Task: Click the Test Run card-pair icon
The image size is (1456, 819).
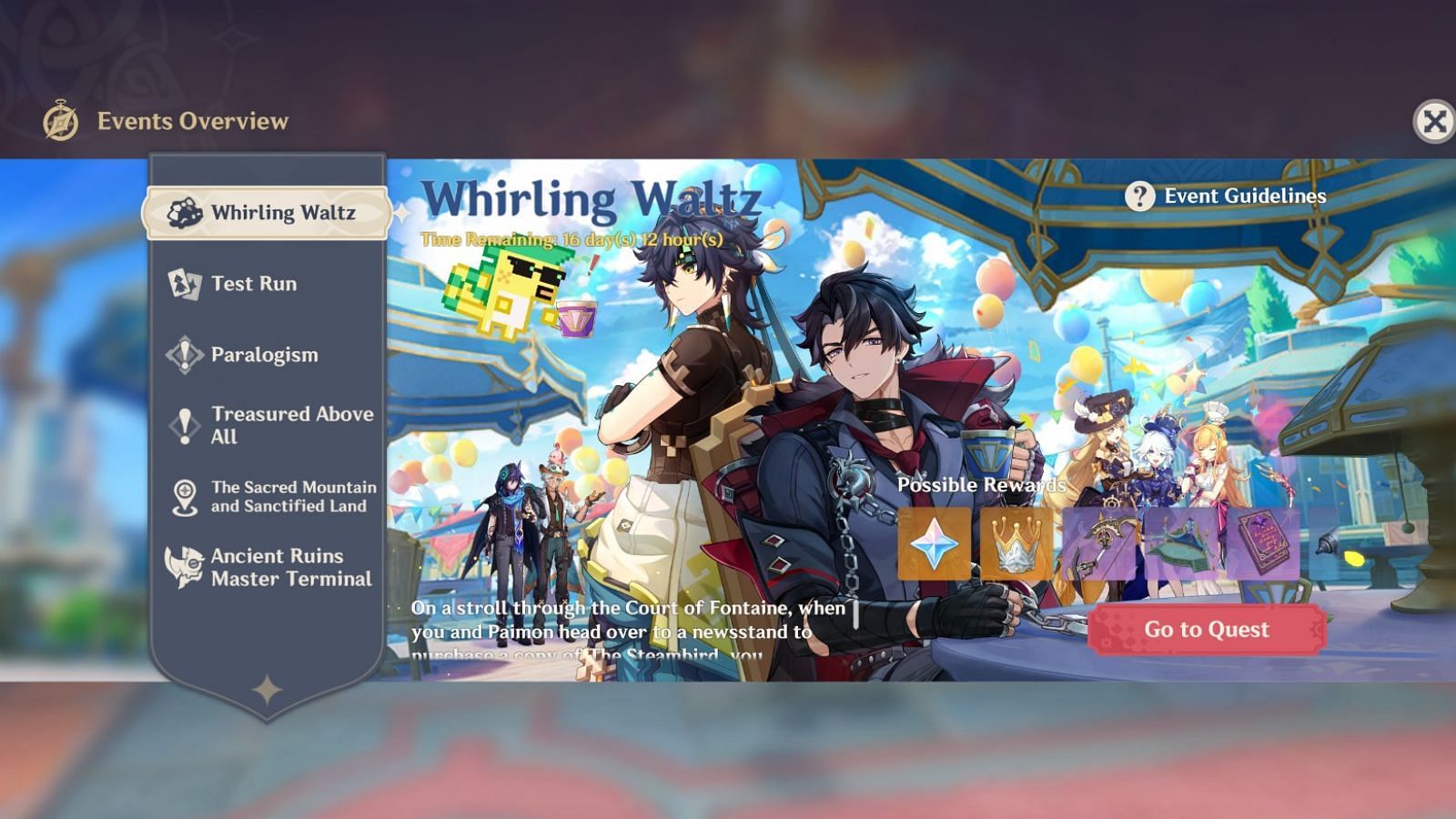Action: 184,284
